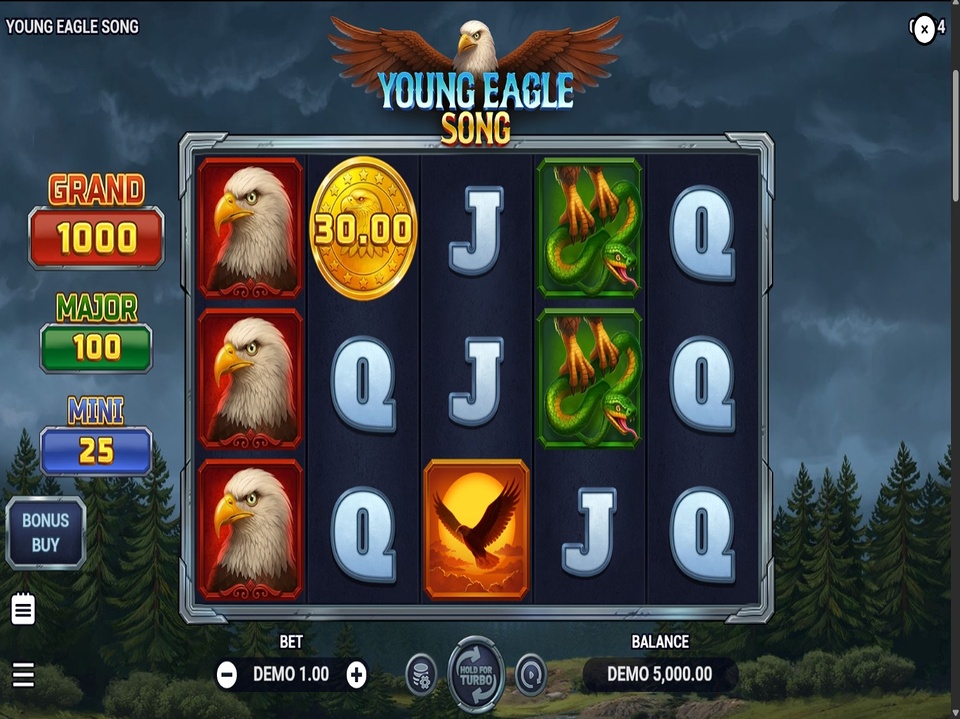
Task: Start autoplay with the circular play icon
Action: click(531, 675)
